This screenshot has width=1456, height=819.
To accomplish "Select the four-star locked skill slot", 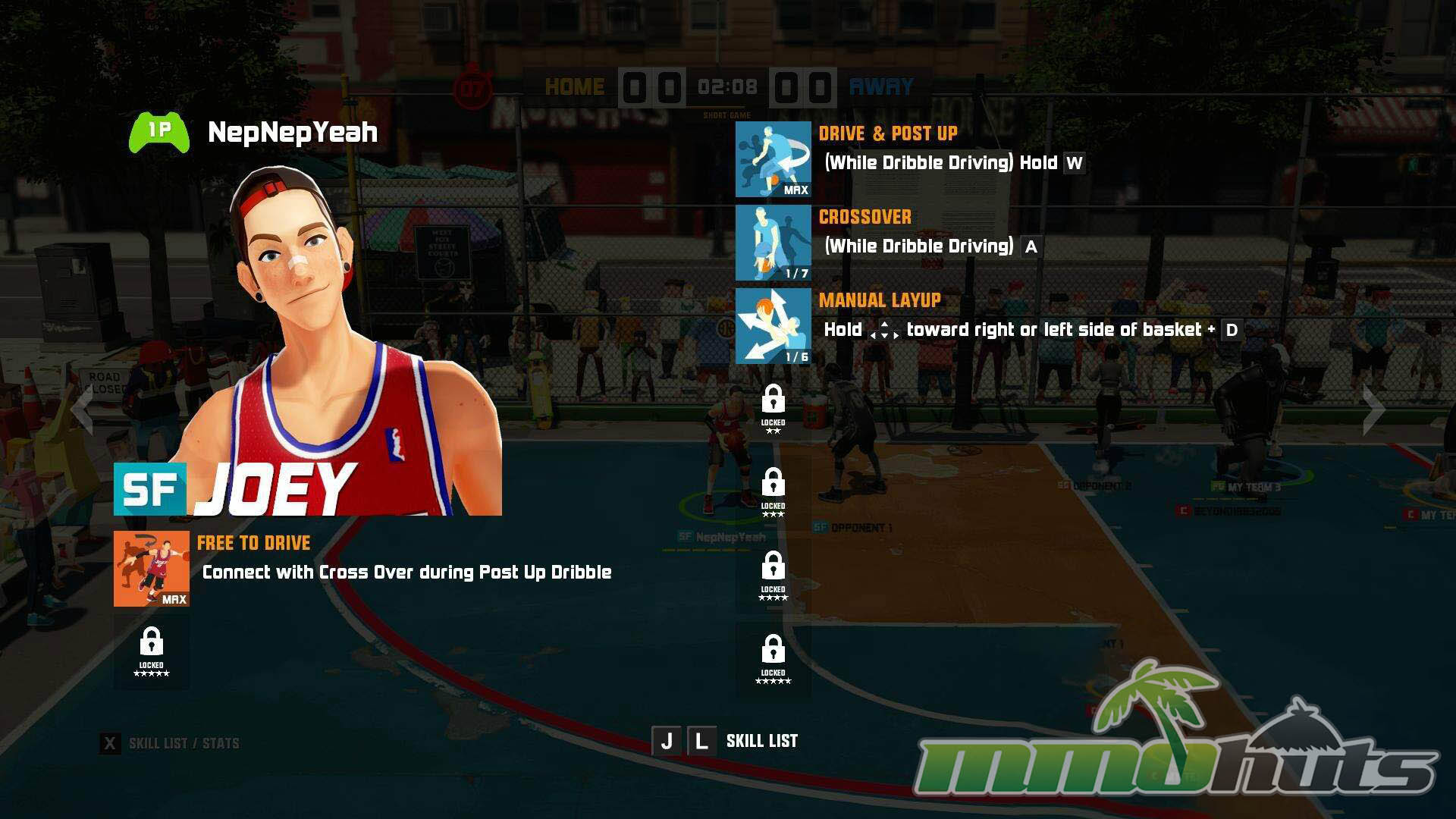I will [773, 576].
